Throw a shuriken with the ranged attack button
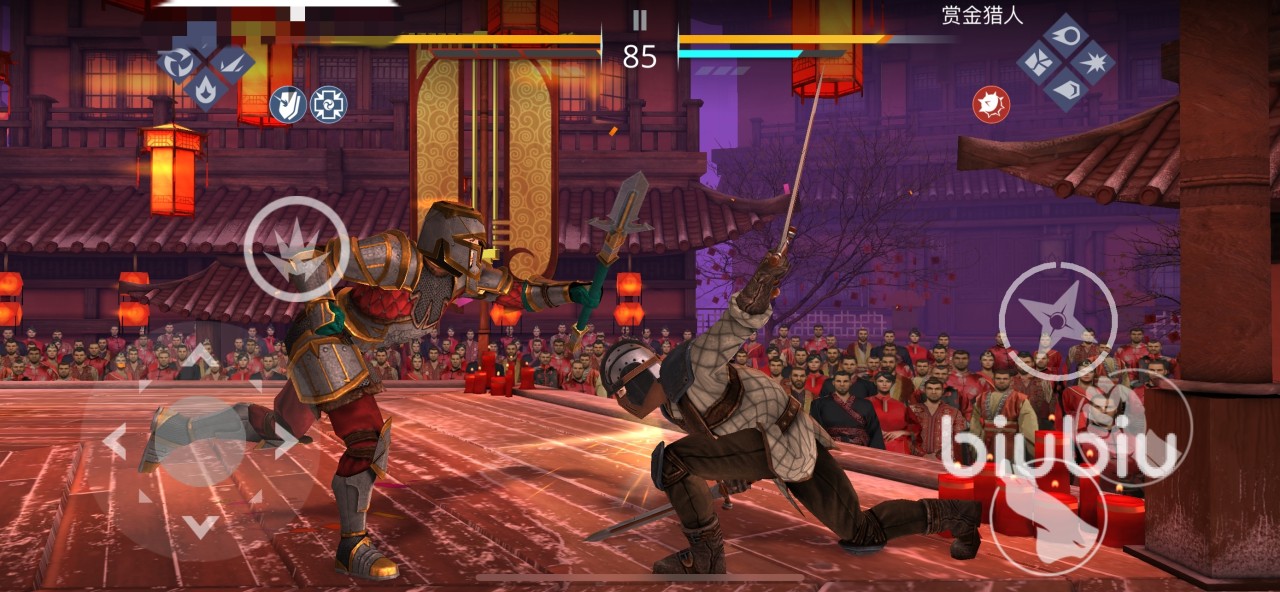1280x592 pixels. point(1057,320)
